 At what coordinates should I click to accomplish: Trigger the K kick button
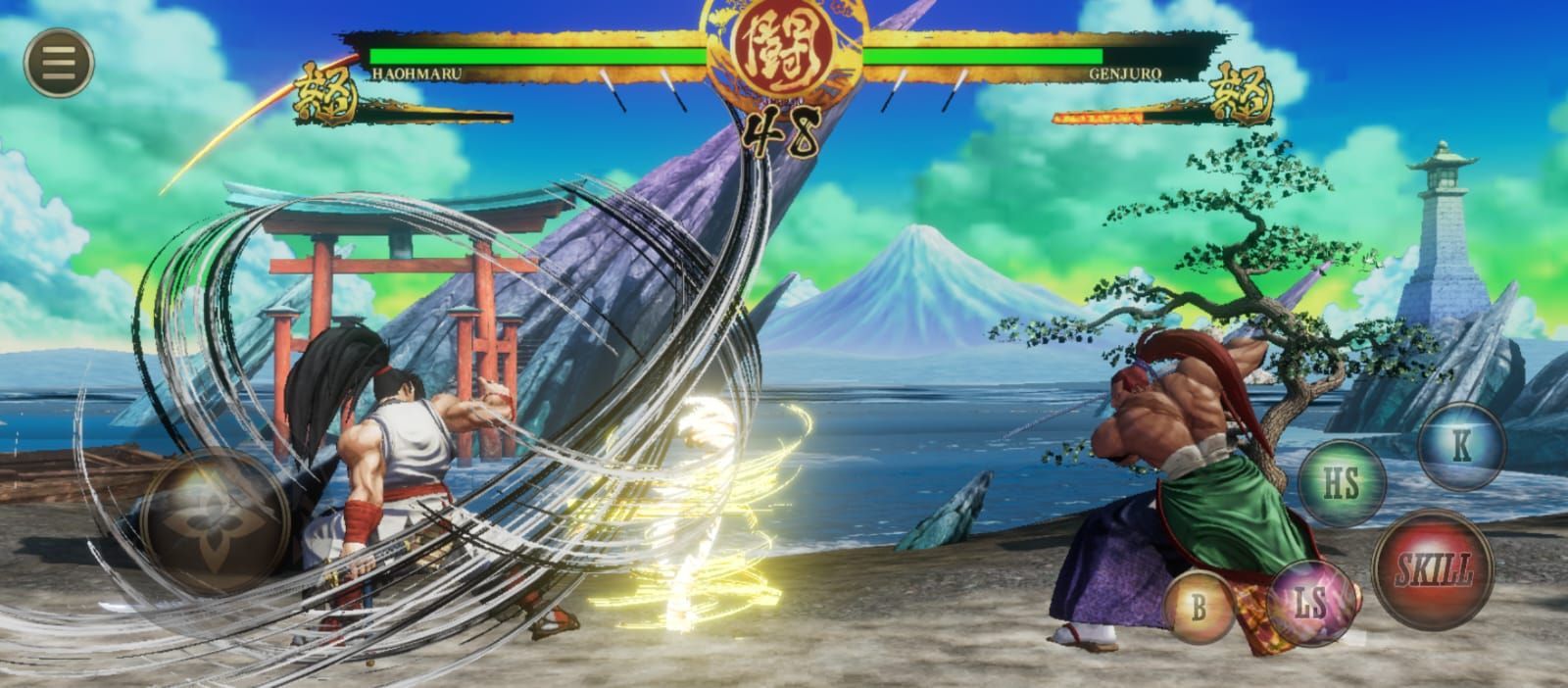coord(1461,446)
